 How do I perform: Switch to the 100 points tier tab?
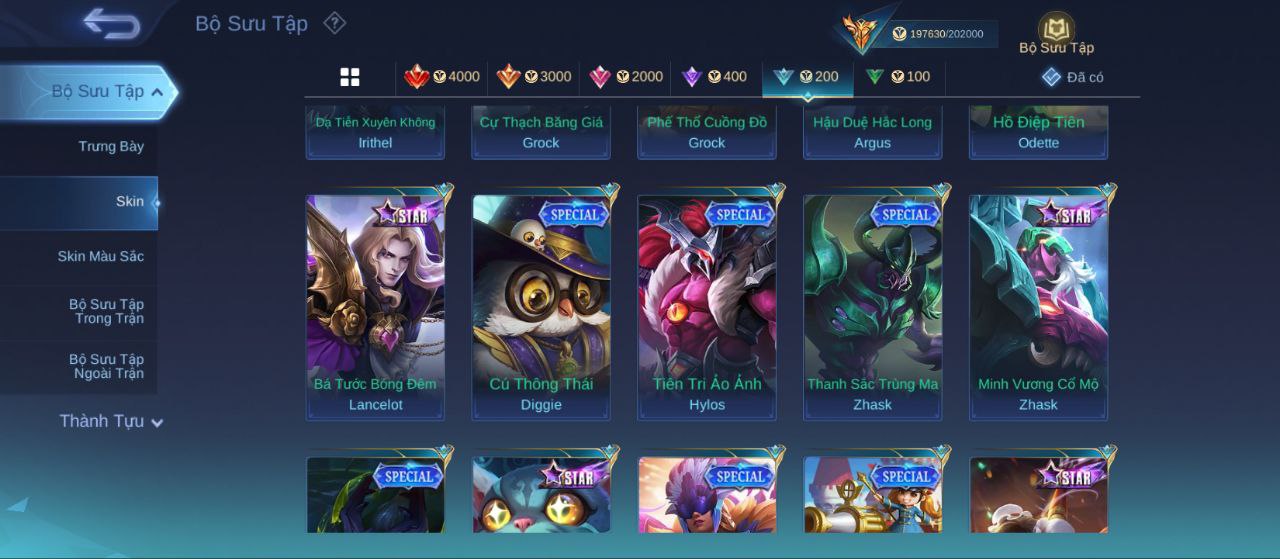(x=897, y=77)
